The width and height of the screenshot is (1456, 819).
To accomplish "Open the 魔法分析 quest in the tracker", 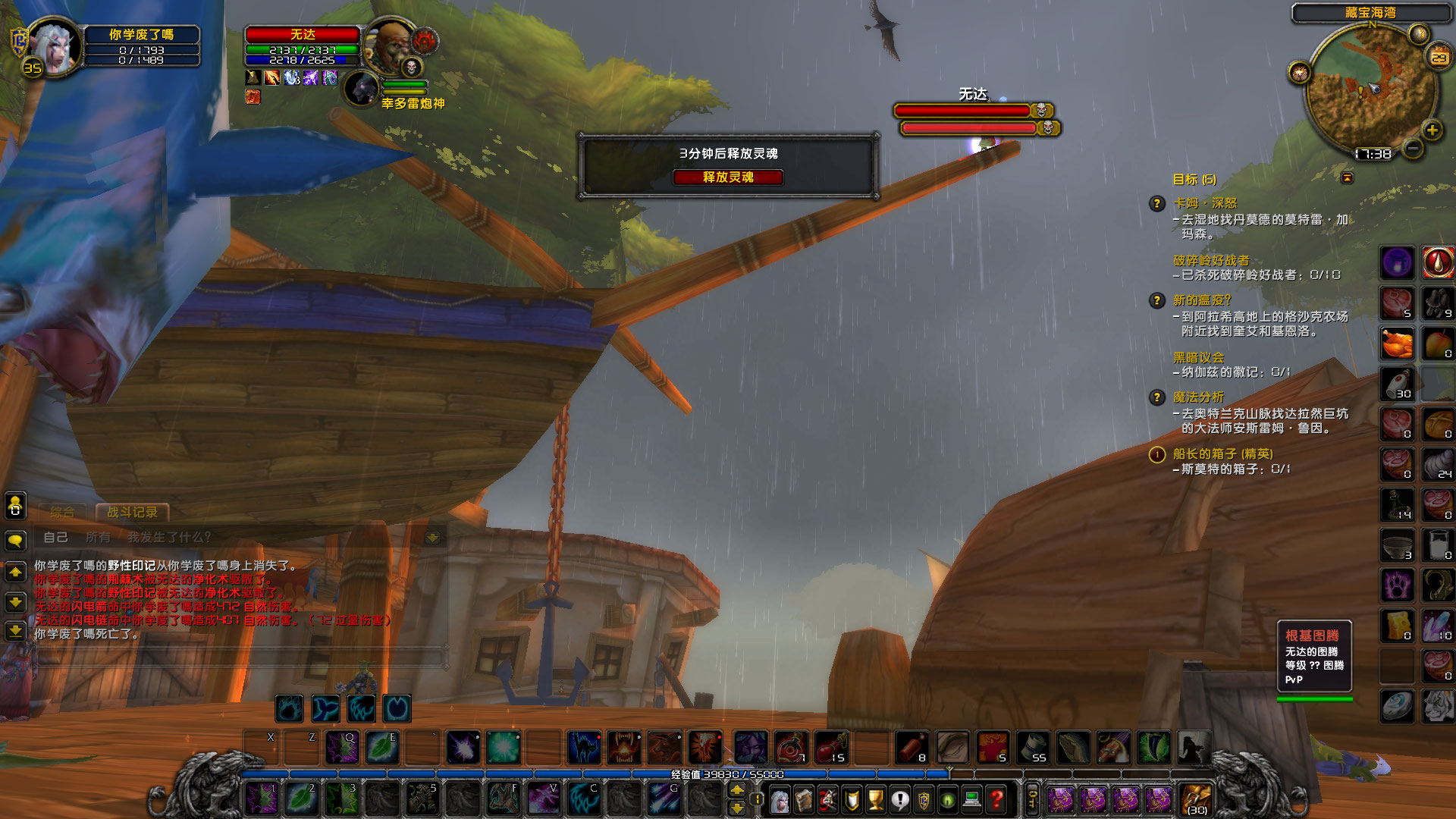I will pos(1198,397).
